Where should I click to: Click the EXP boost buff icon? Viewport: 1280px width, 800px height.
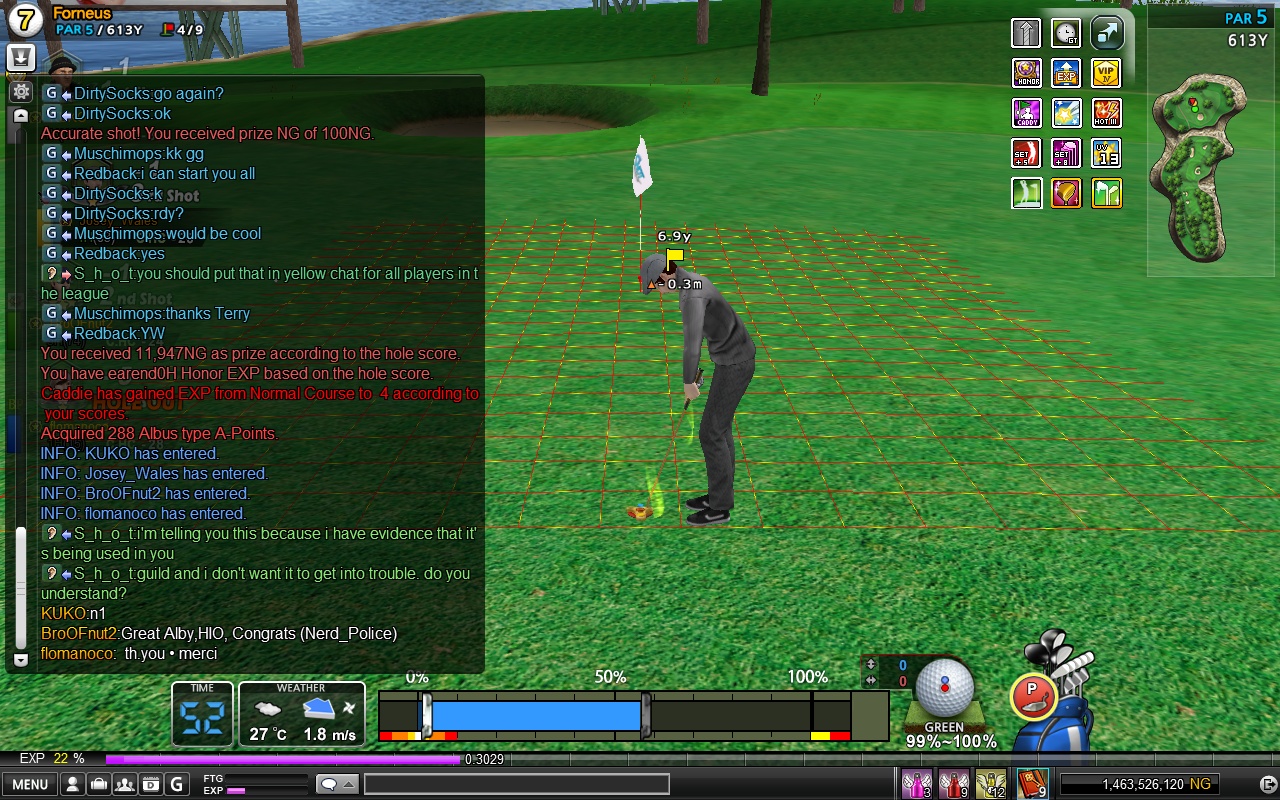tap(1066, 73)
